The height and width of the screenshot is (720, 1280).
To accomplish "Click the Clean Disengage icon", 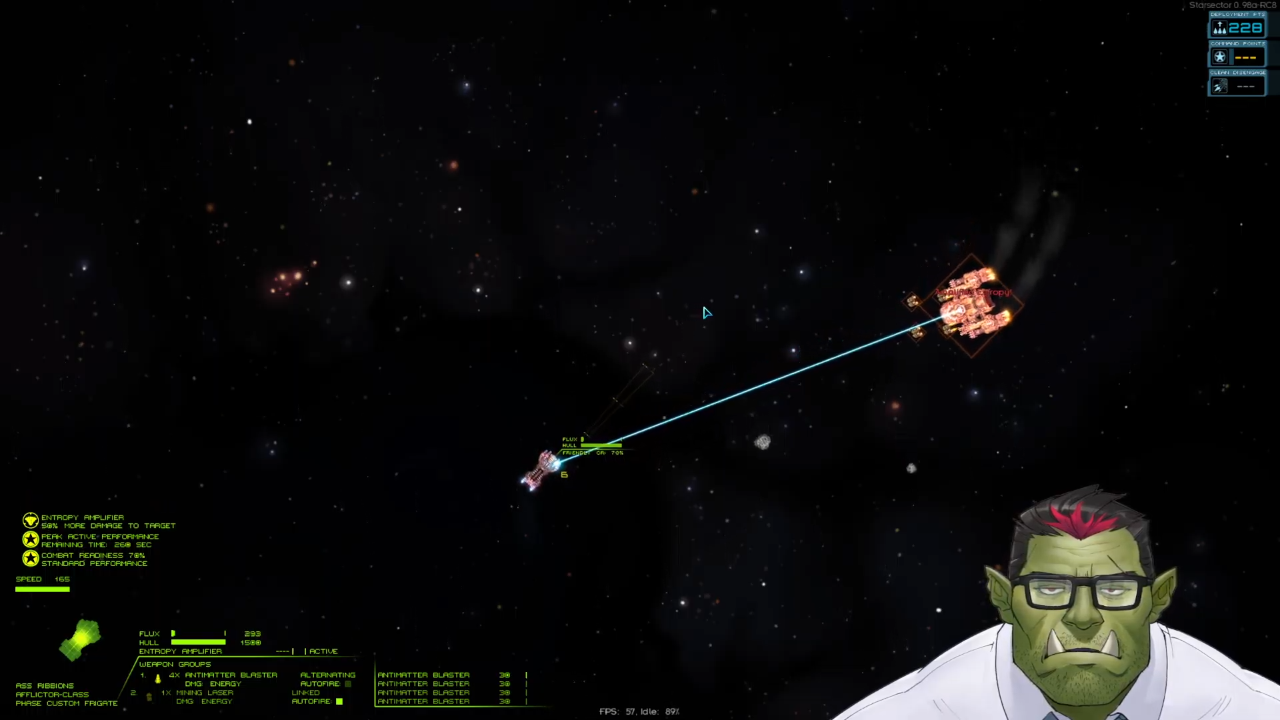I will point(1219,86).
